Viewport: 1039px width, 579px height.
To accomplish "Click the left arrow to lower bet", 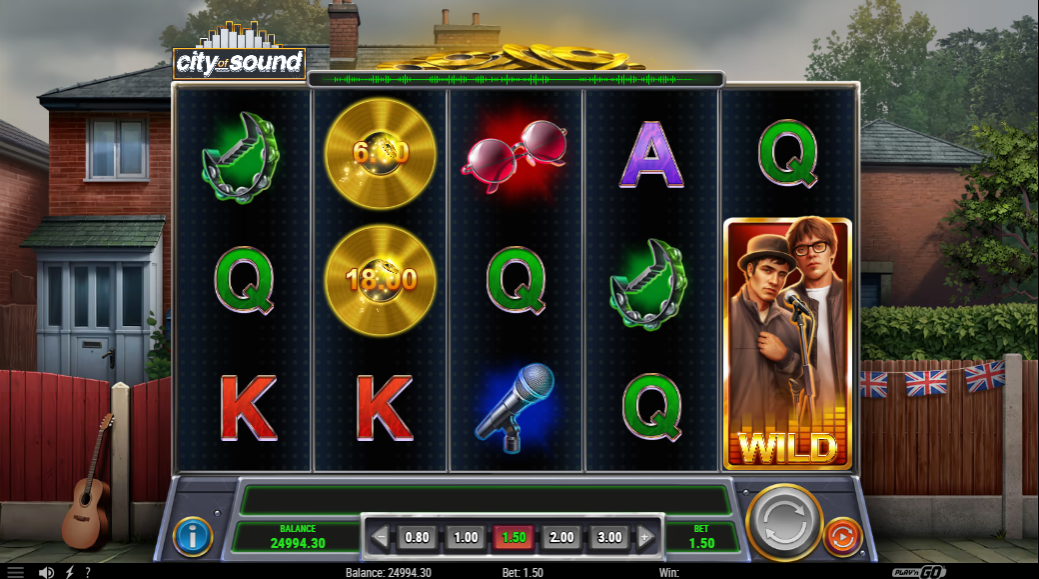I will 380,537.
